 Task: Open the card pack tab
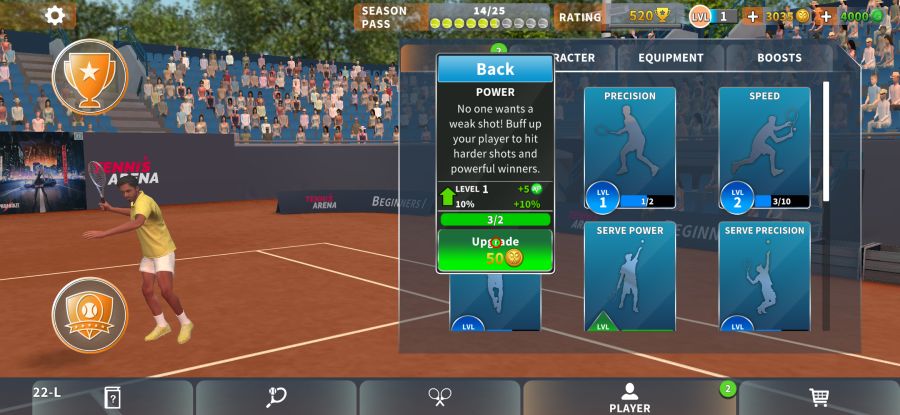[112, 397]
